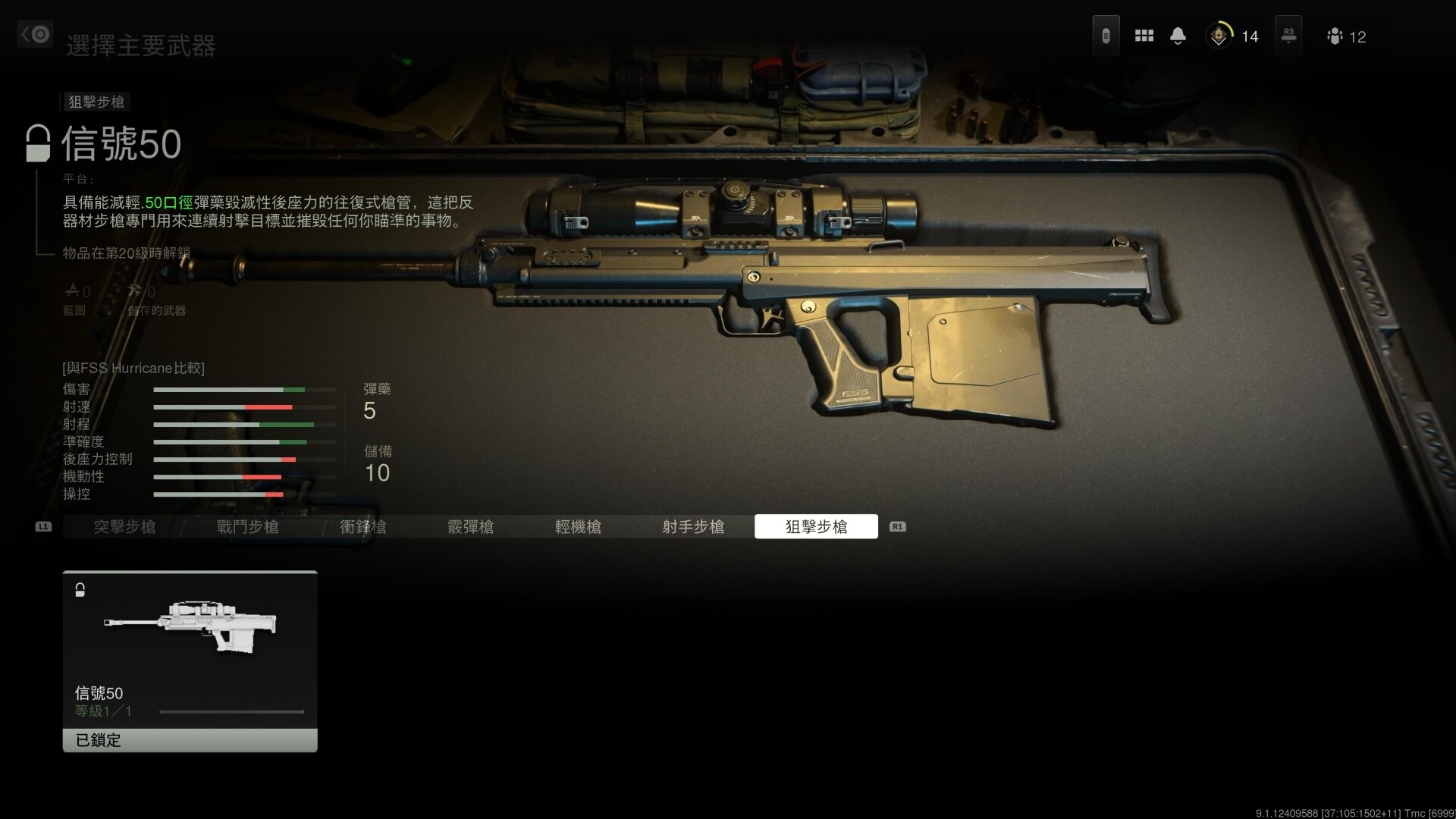Click the R1 category switch button

[898, 526]
